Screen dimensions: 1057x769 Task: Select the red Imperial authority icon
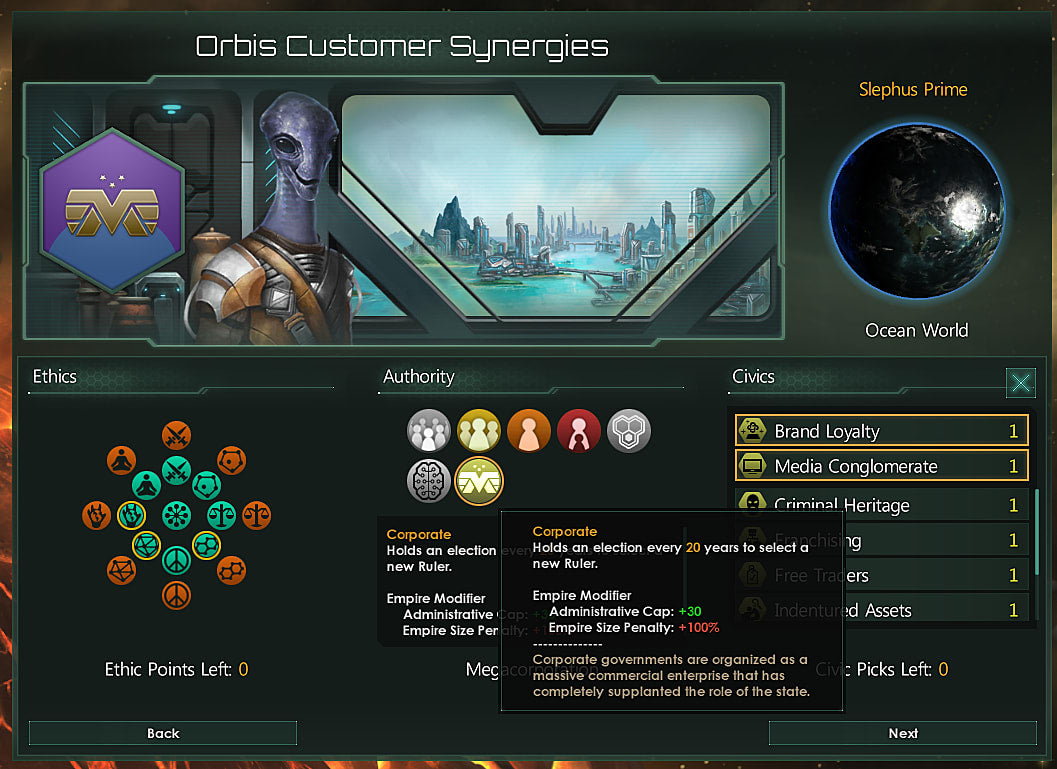point(578,431)
